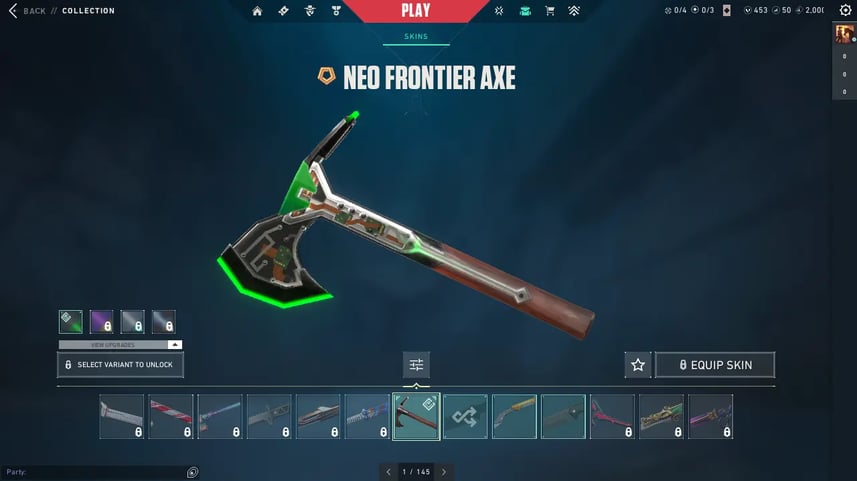Open the store cart icon

point(550,11)
